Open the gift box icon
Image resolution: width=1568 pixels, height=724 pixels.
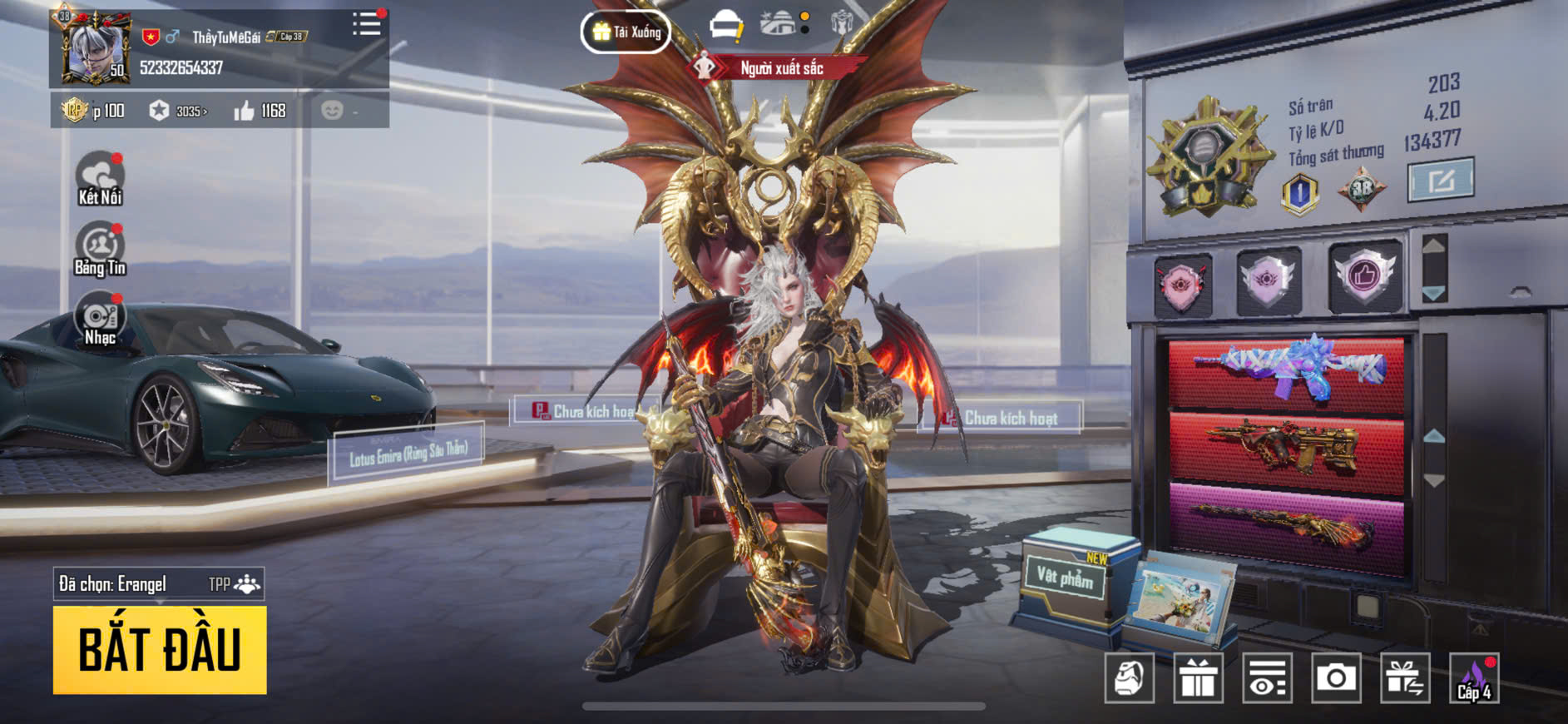1198,678
